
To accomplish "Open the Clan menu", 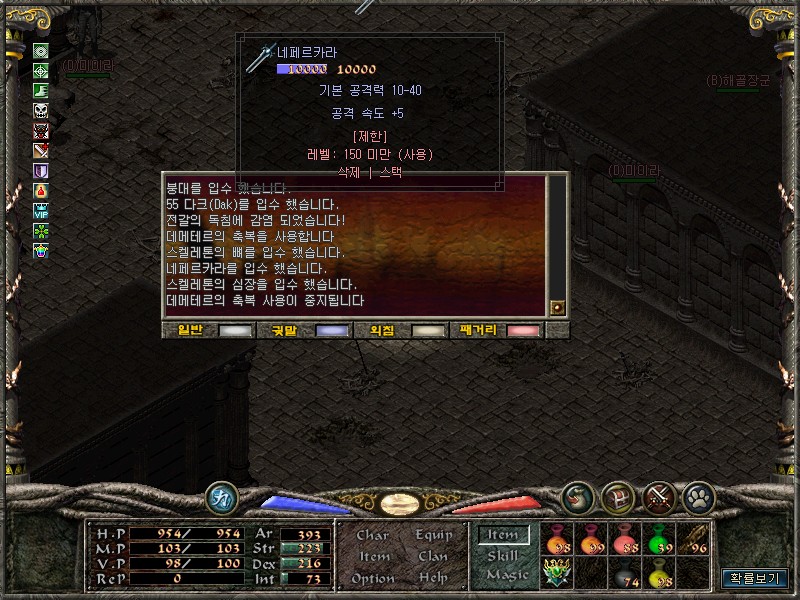I will point(433,556).
